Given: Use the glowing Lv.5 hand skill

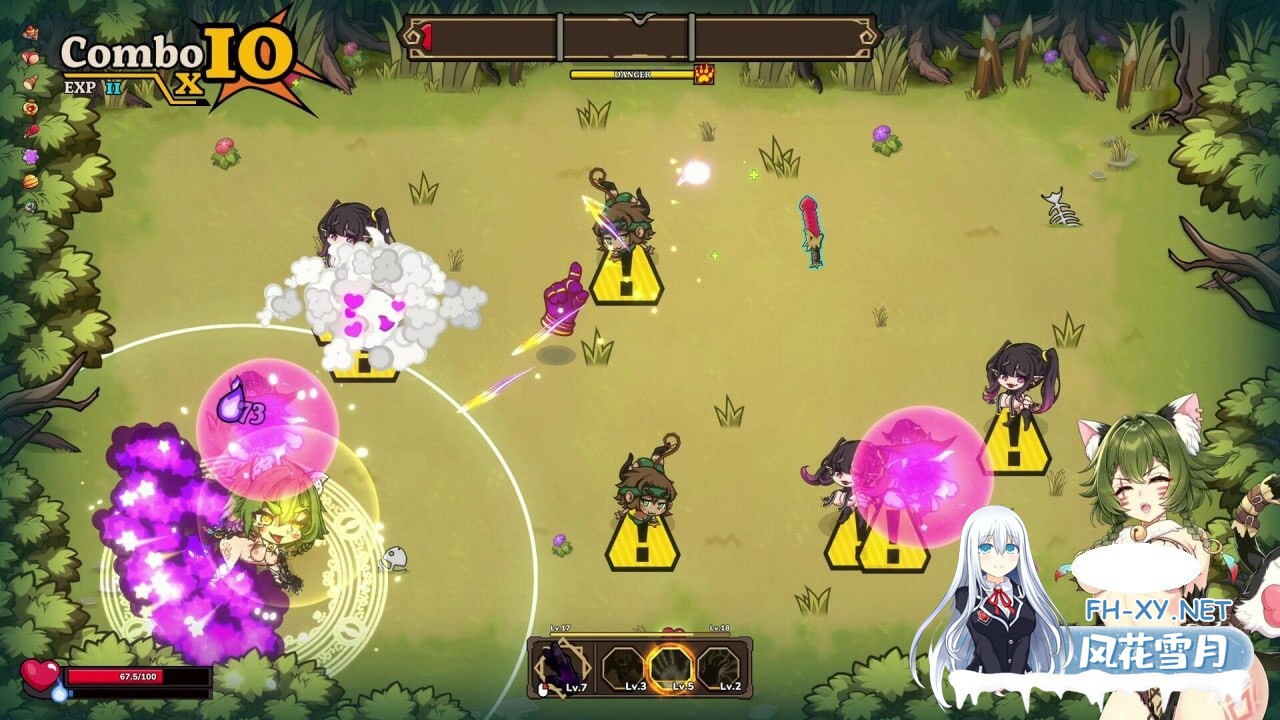Looking at the screenshot, I should pos(669,667).
